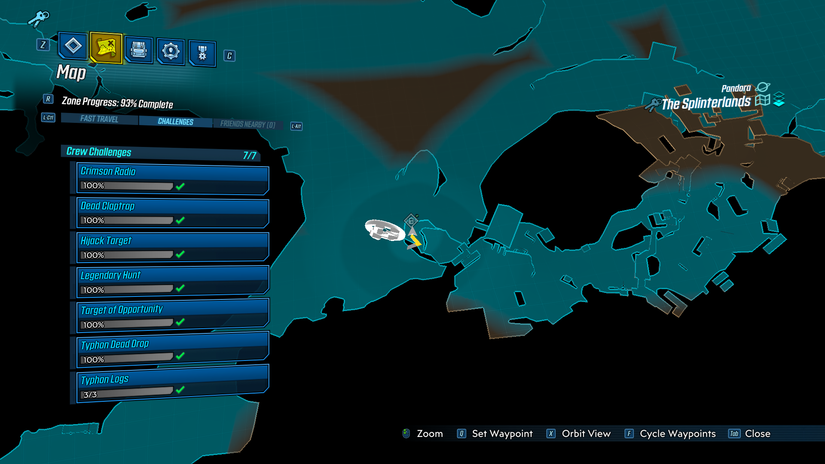Open the Inventory backpack tab
The height and width of the screenshot is (464, 825).
pos(138,48)
